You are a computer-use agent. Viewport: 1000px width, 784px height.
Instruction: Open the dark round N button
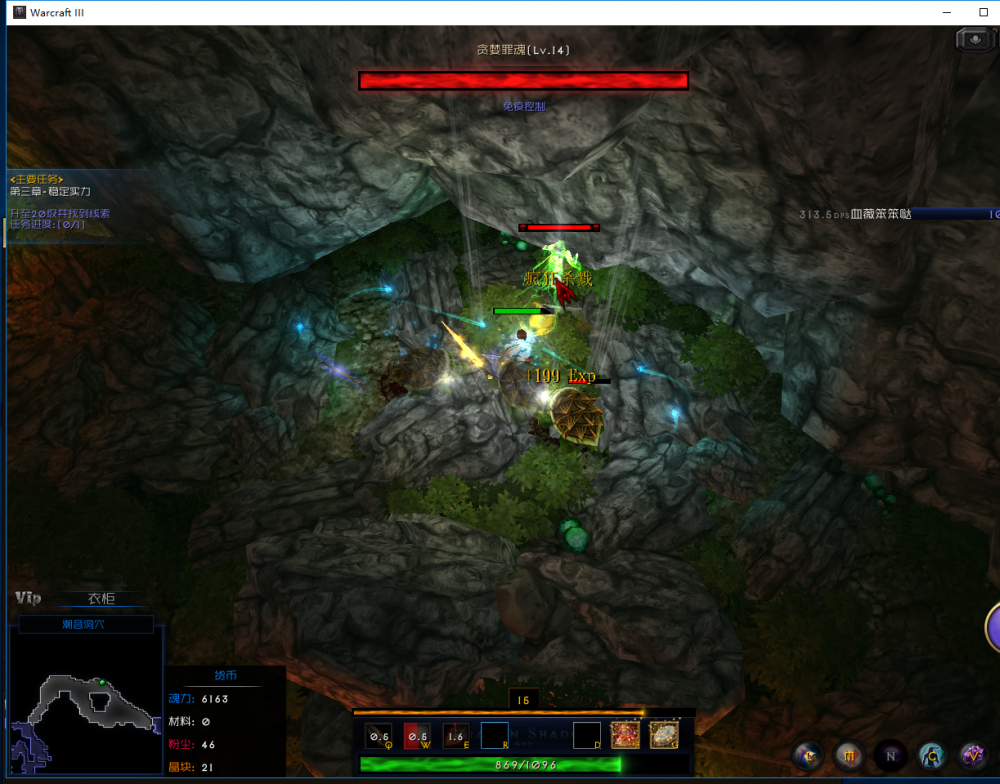click(x=890, y=756)
